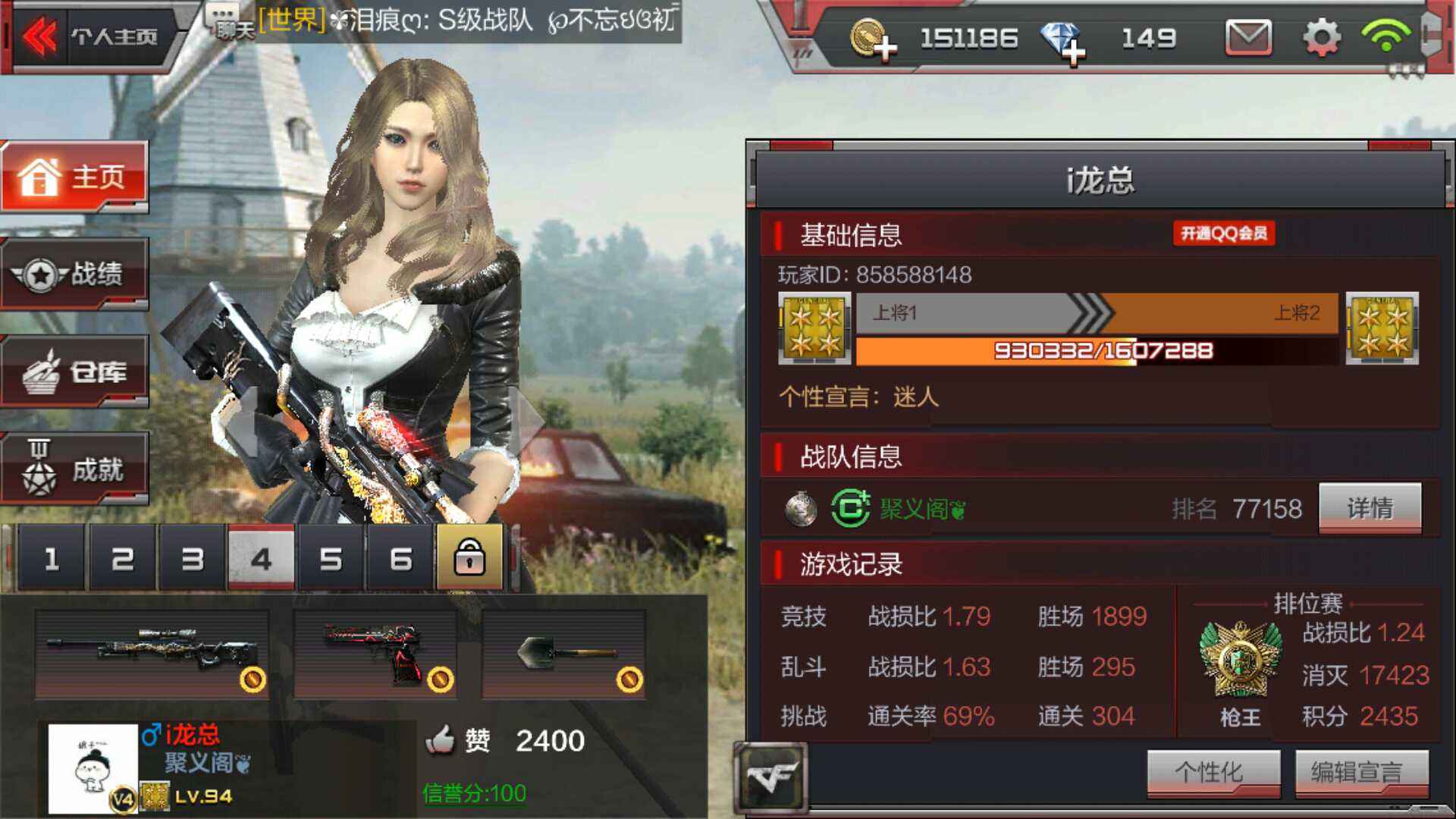Tap the locked loadout slot

pyautogui.click(x=469, y=558)
